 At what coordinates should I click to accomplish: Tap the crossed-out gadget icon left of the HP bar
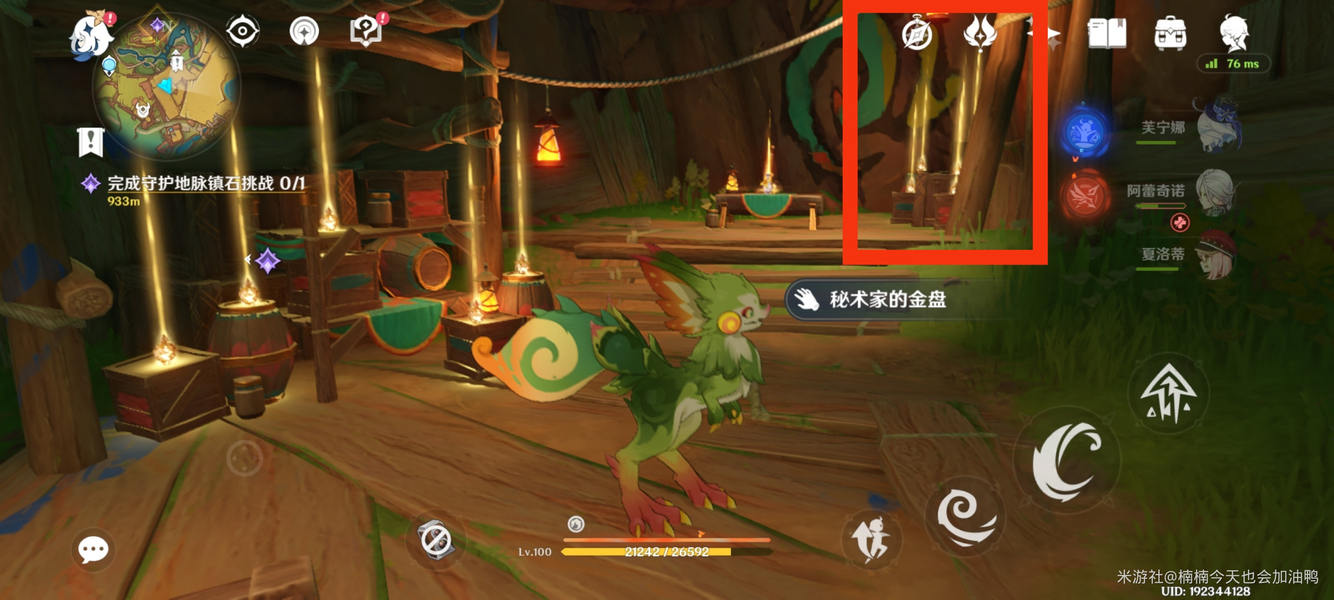click(x=436, y=540)
